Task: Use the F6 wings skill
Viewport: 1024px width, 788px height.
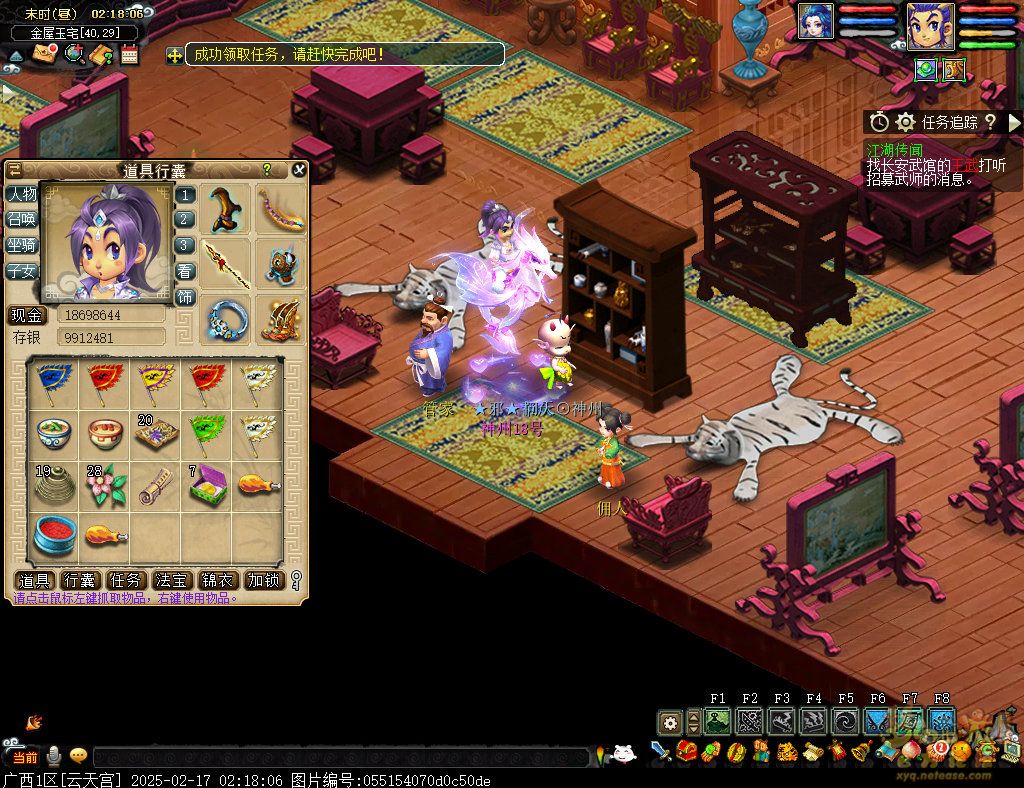Action: (878, 721)
